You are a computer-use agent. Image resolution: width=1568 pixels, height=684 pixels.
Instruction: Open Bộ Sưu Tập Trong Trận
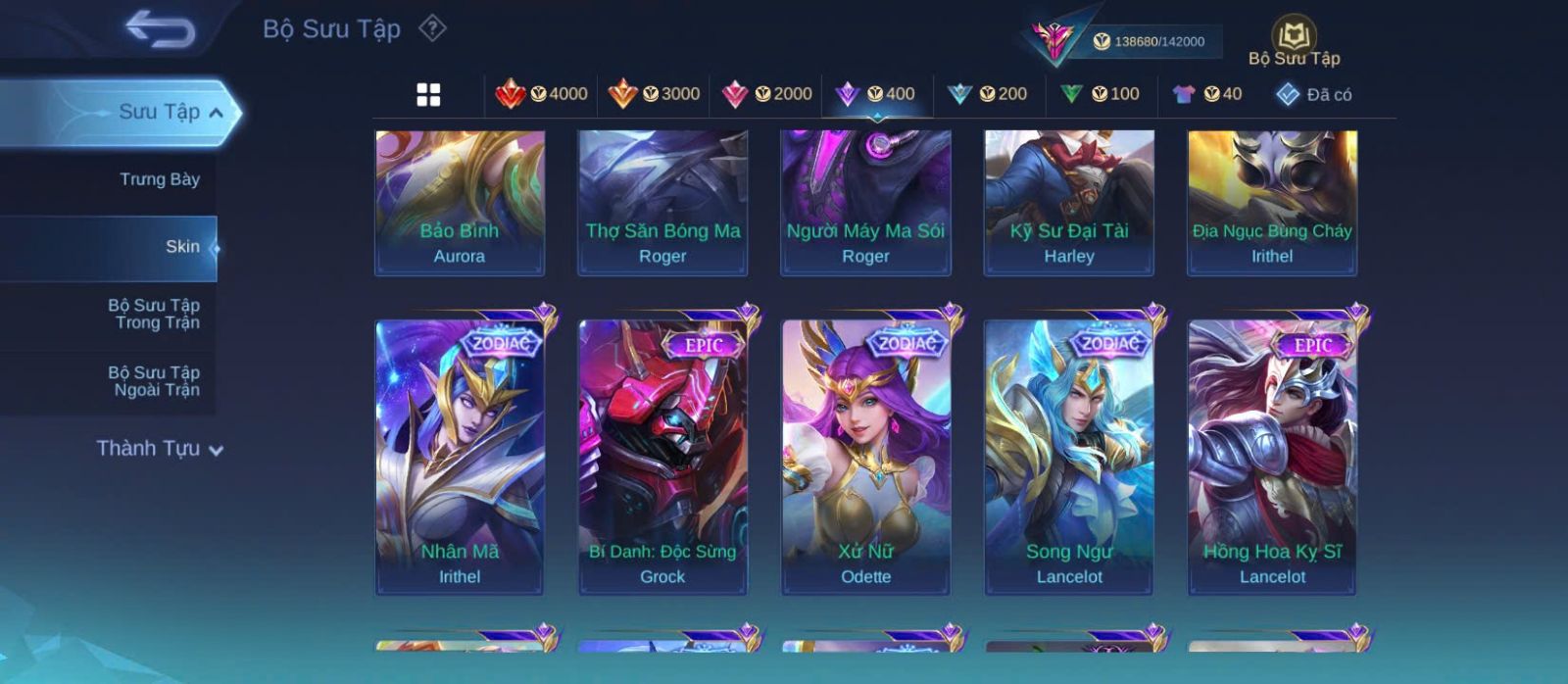click(x=154, y=314)
